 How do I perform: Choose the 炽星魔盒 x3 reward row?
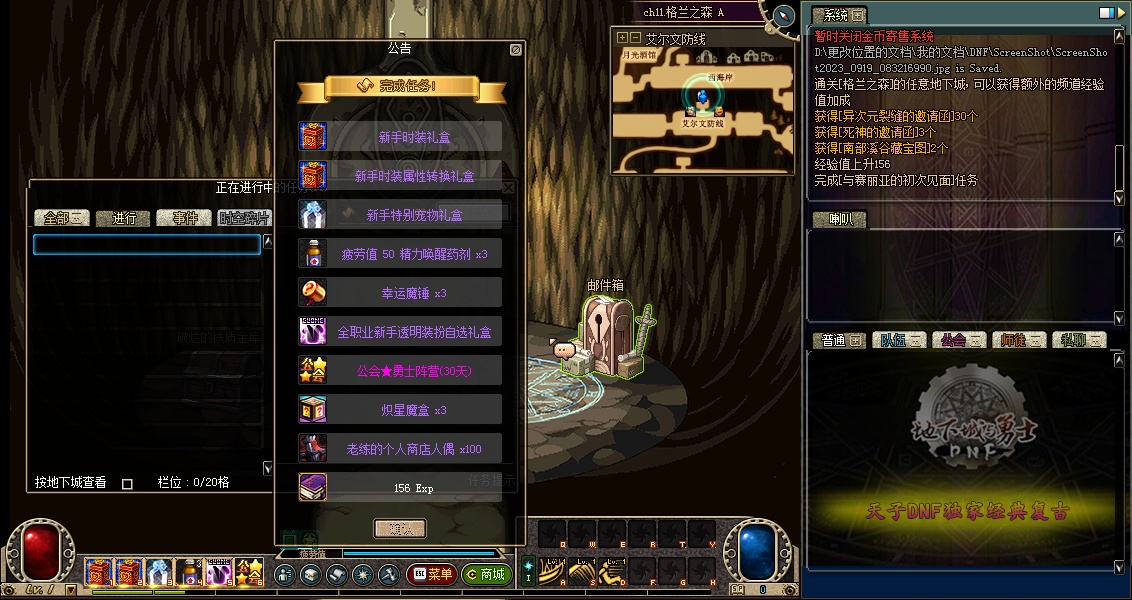(400, 410)
